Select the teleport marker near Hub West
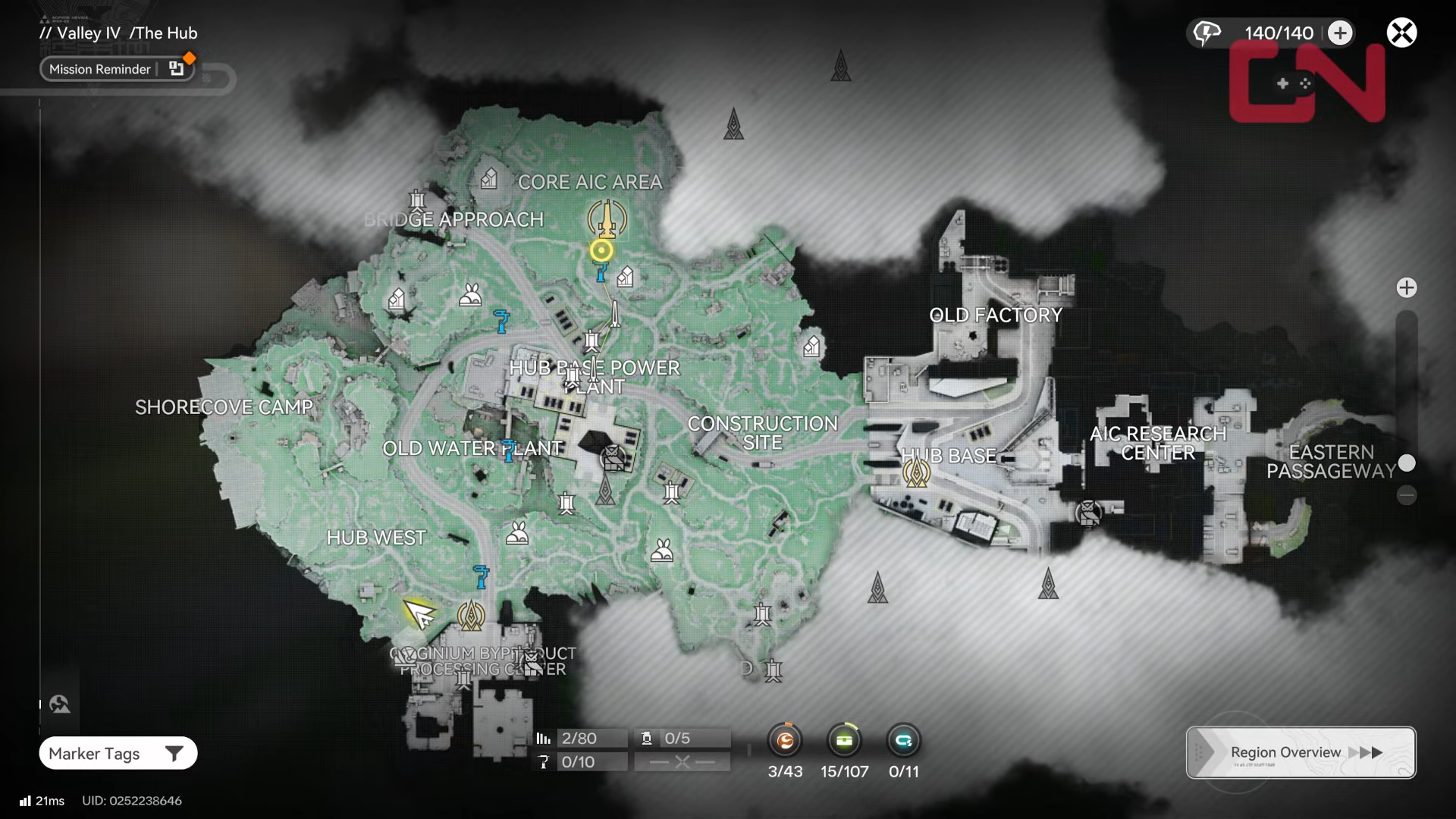The height and width of the screenshot is (819, 1456). coord(471,616)
